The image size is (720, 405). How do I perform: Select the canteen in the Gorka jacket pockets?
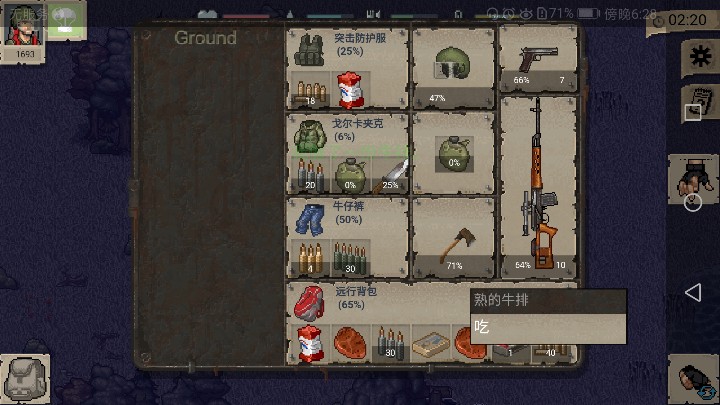[x=350, y=175]
